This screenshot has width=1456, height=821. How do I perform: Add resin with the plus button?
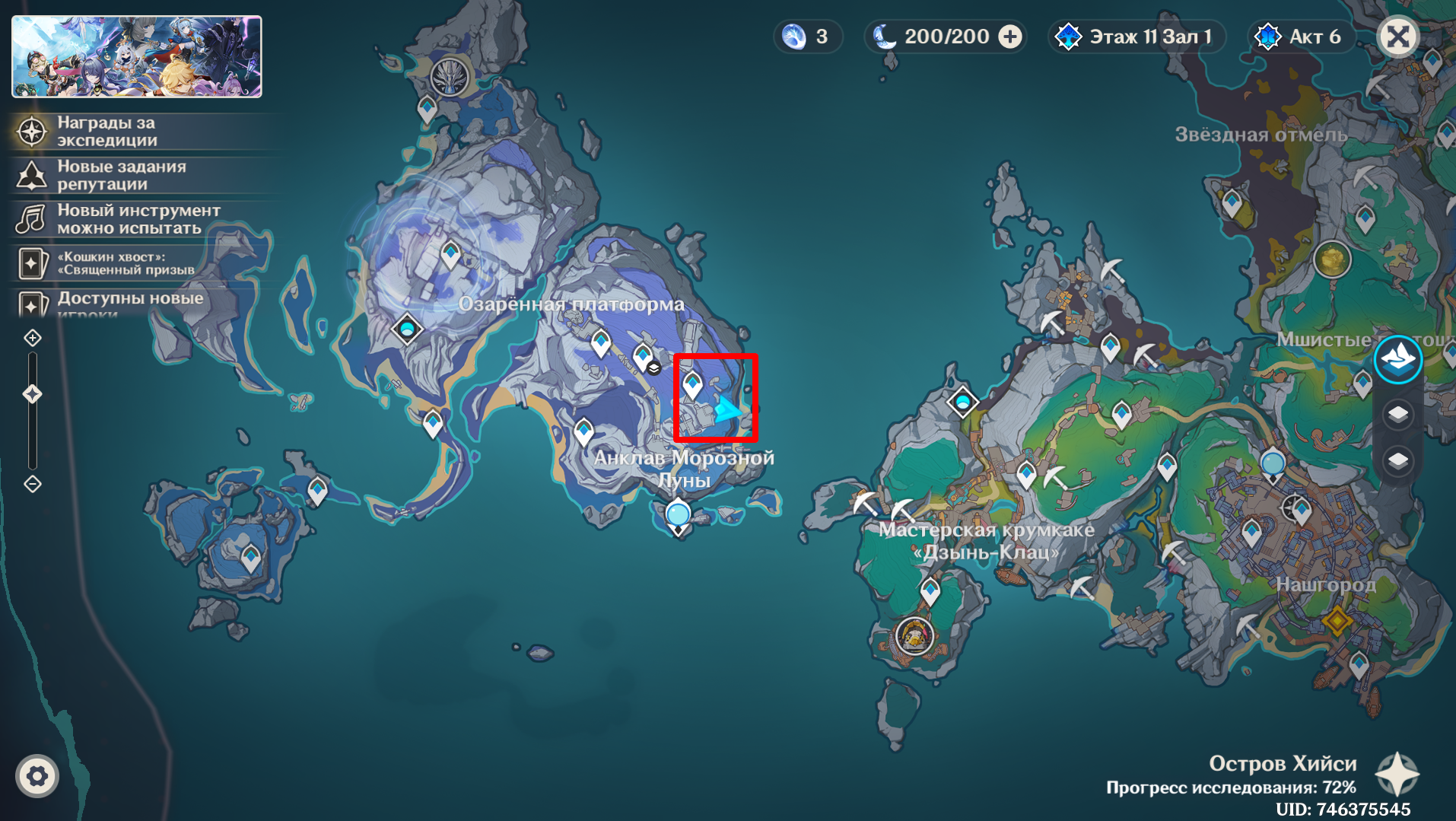[x=1010, y=37]
